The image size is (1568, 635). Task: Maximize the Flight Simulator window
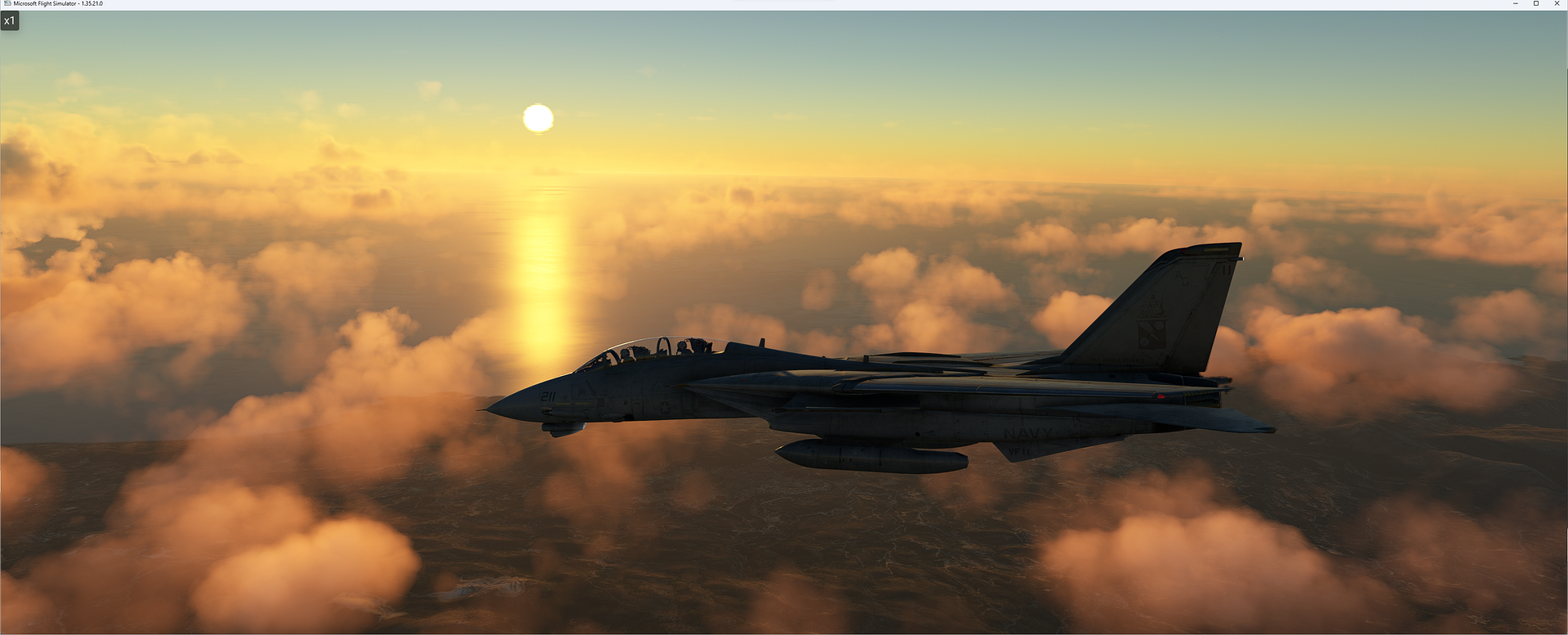point(1535,3)
